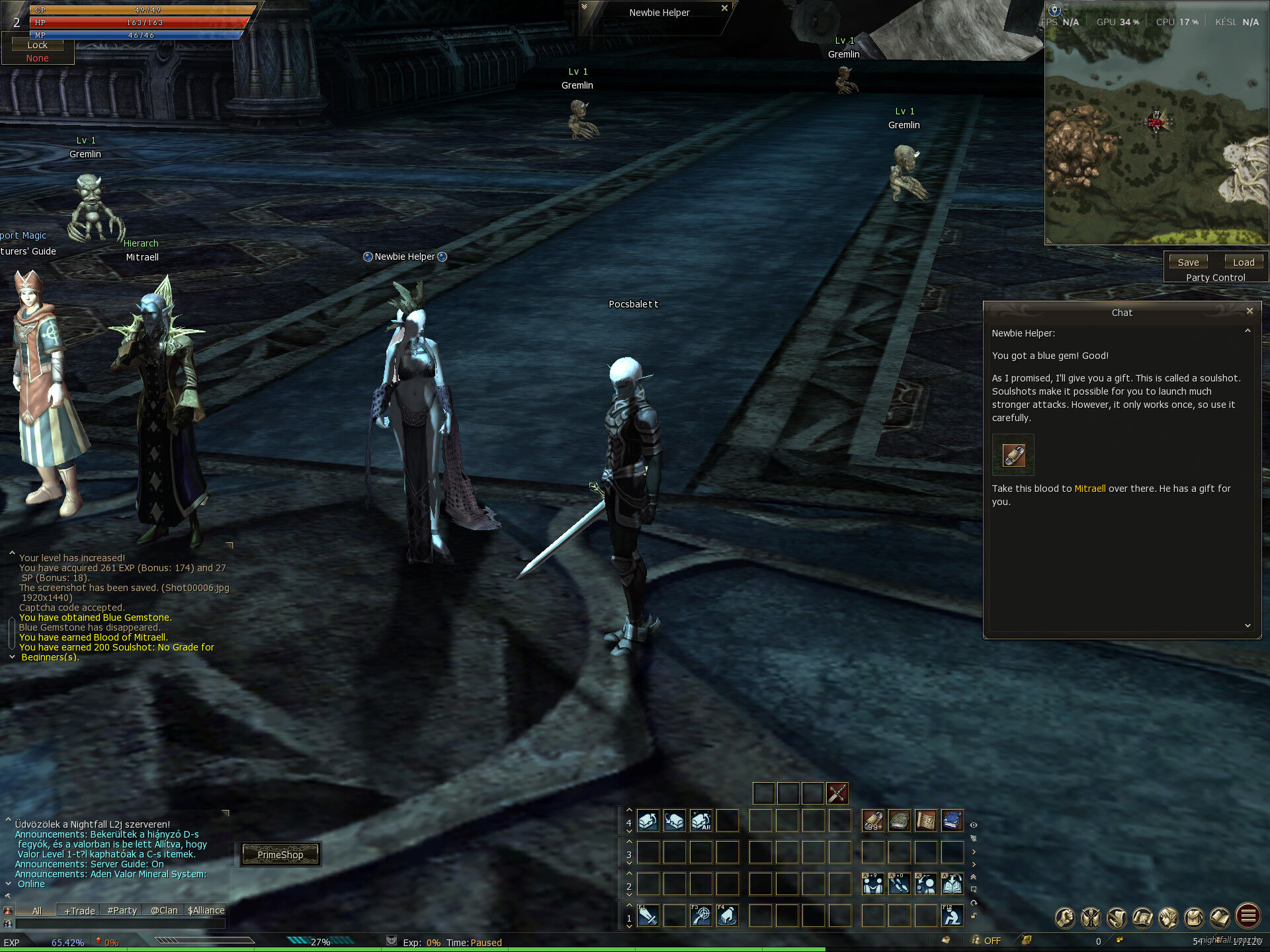Show the $Alliance chat tab
The image size is (1270, 952).
[x=206, y=910]
